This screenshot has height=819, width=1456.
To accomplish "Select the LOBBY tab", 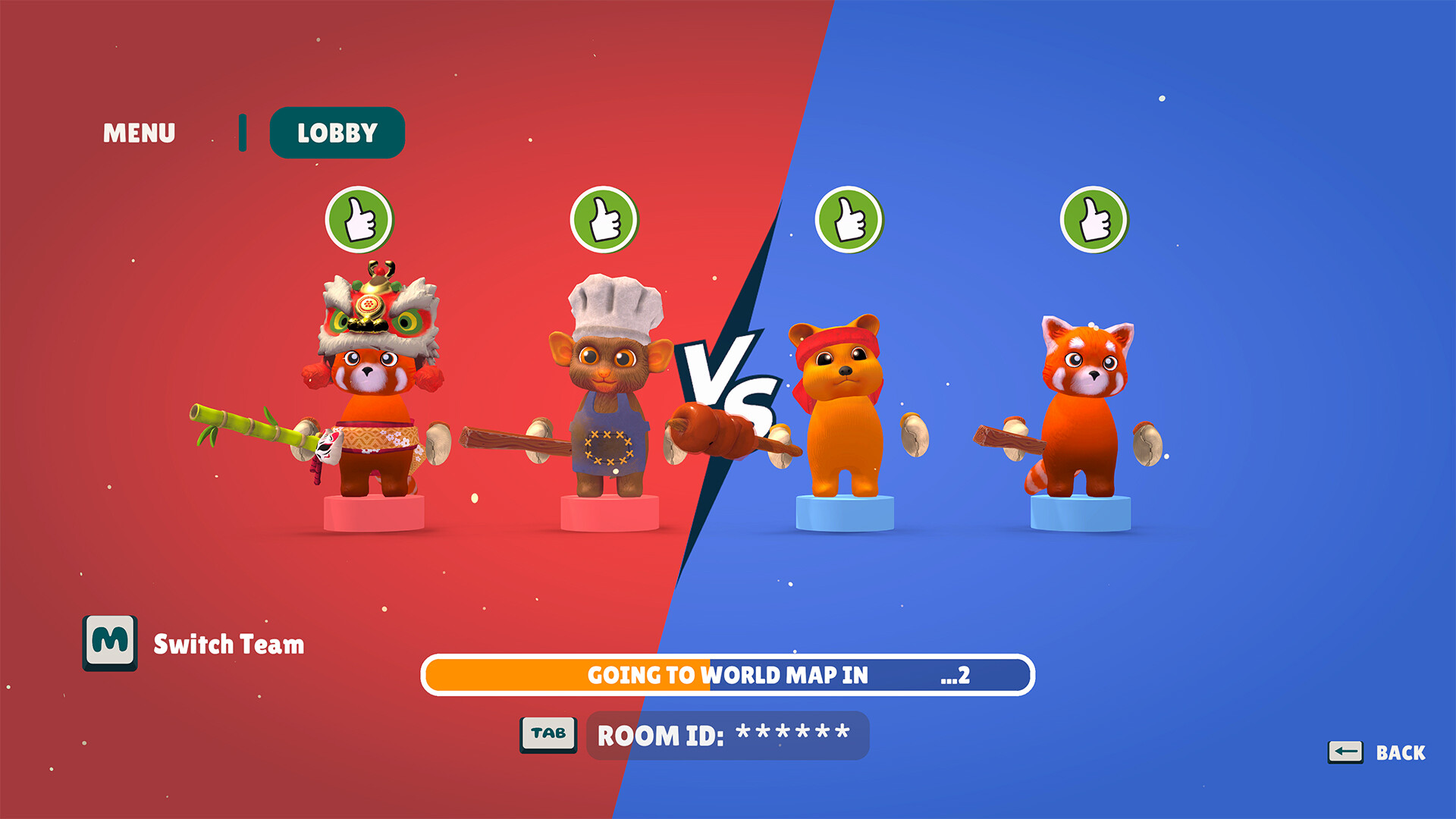I will 337,132.
